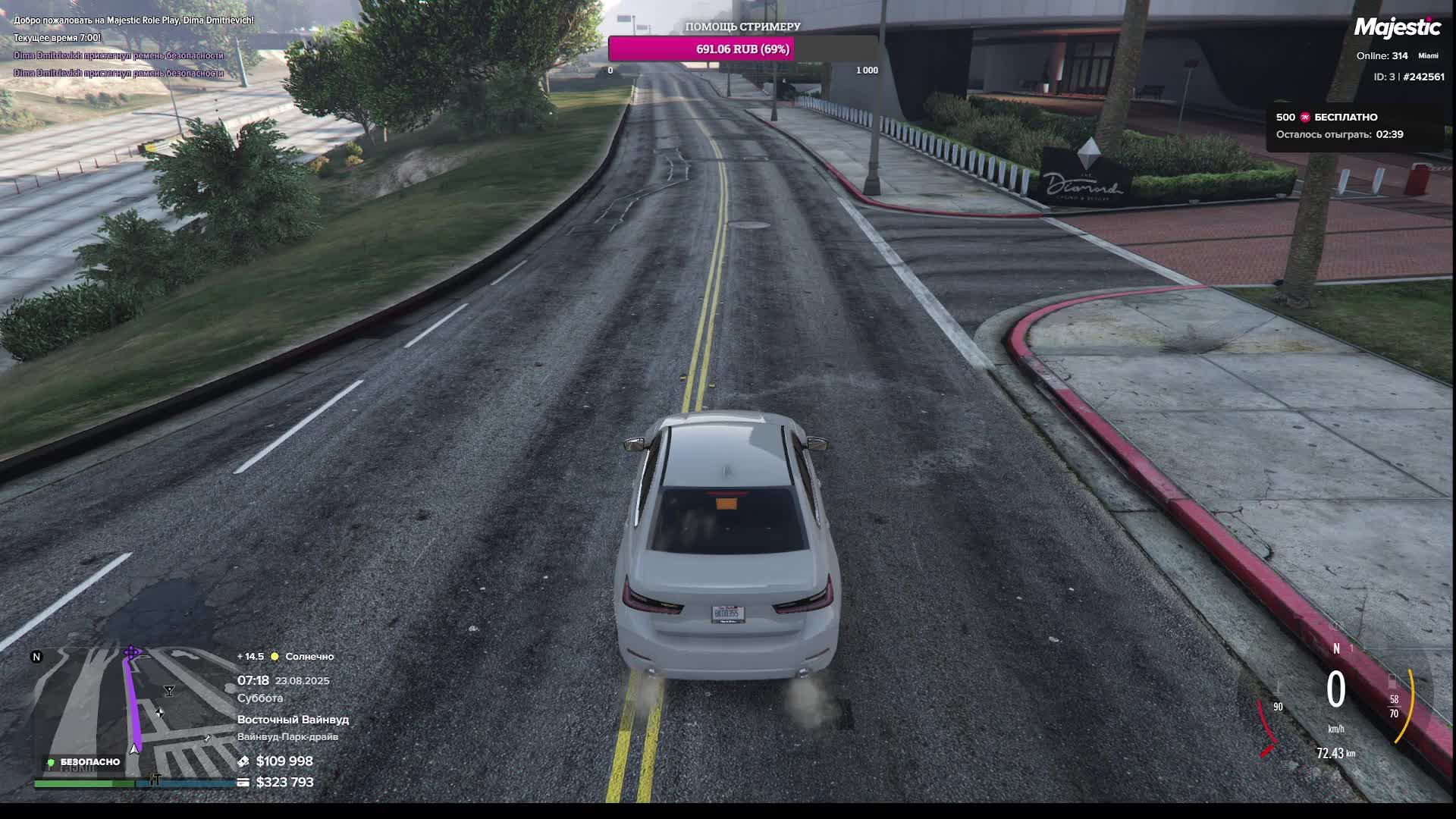This screenshot has height=819, width=1456.
Task: Open the 500 БЕСПЛАТНО reward panel
Action: (x=1347, y=126)
